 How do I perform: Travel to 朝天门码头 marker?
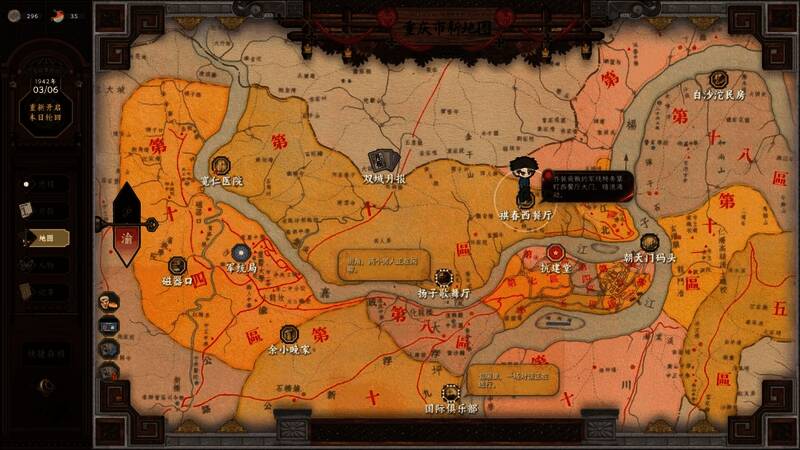click(x=649, y=242)
